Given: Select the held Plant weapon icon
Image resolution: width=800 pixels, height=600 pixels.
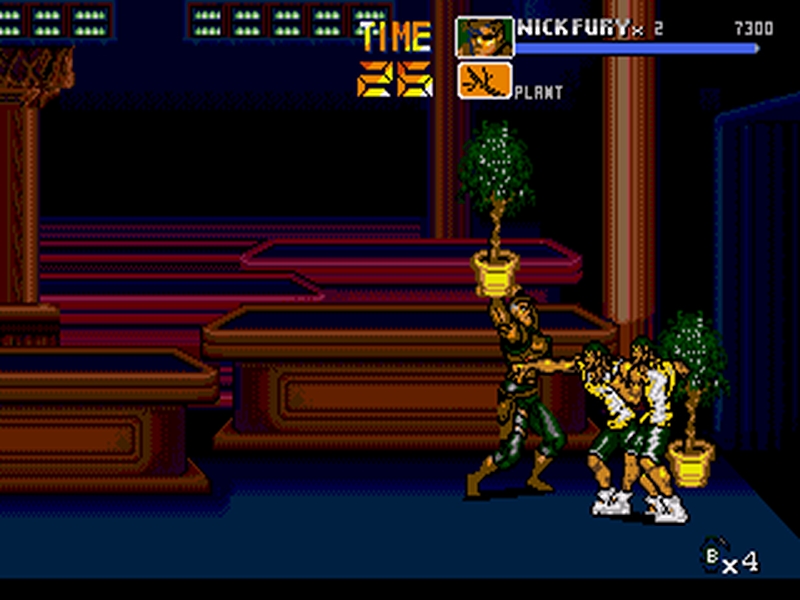Looking at the screenshot, I should [485, 81].
